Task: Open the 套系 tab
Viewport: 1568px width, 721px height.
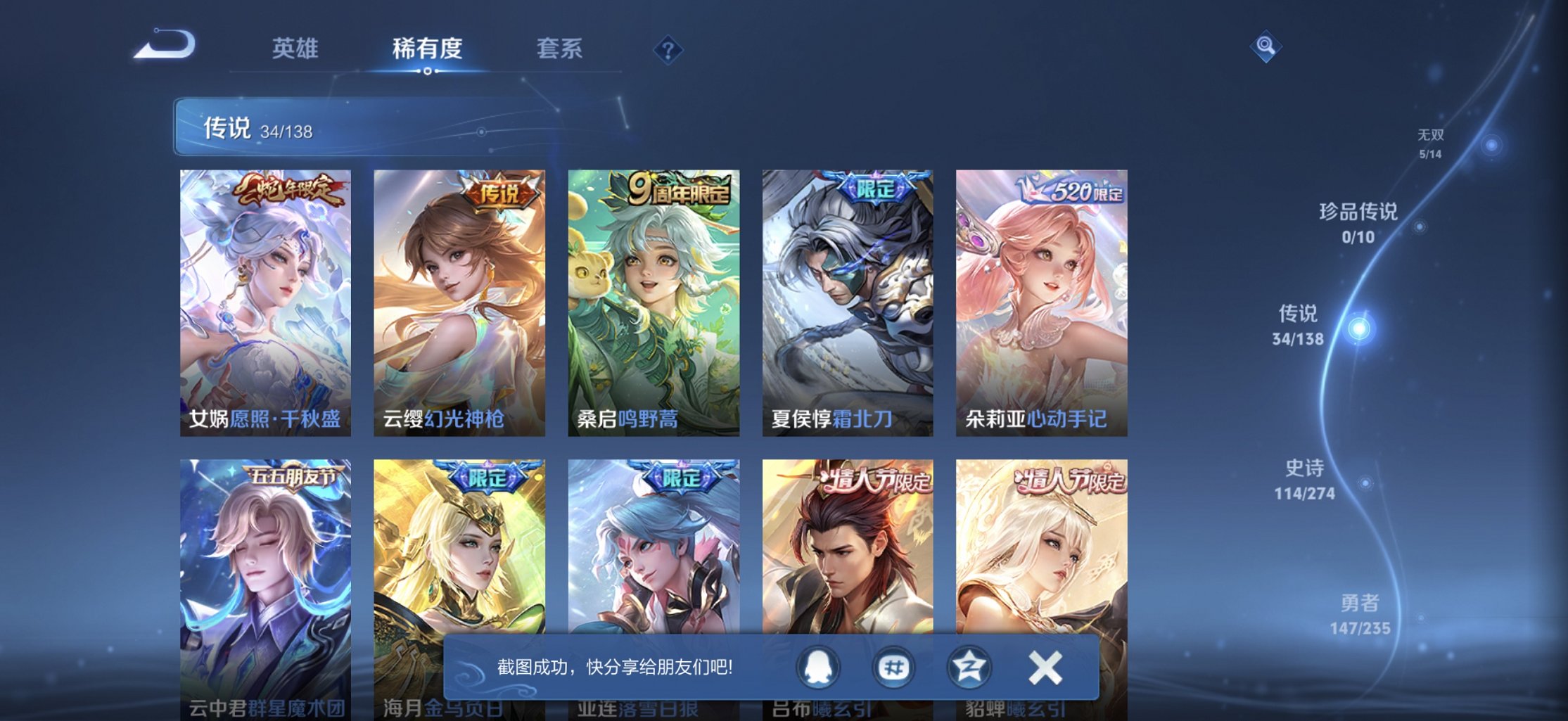Action: (559, 48)
